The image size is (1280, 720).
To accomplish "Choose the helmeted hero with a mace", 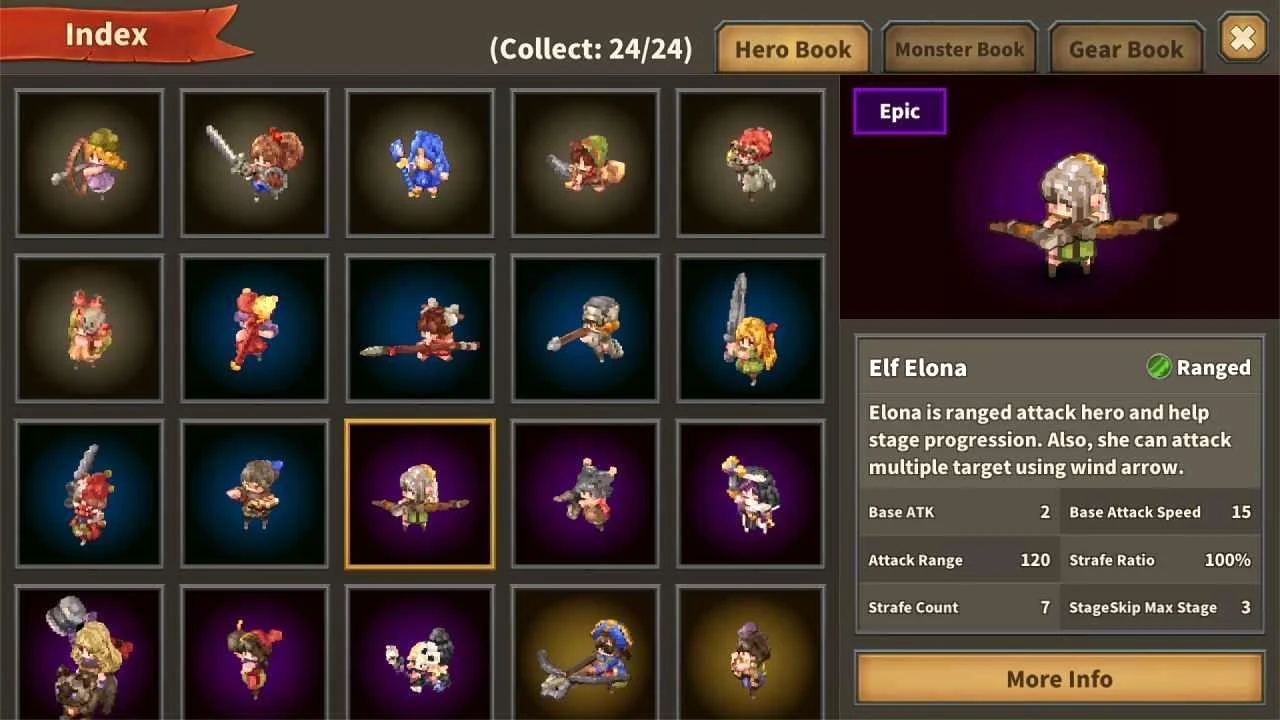I will tap(585, 328).
